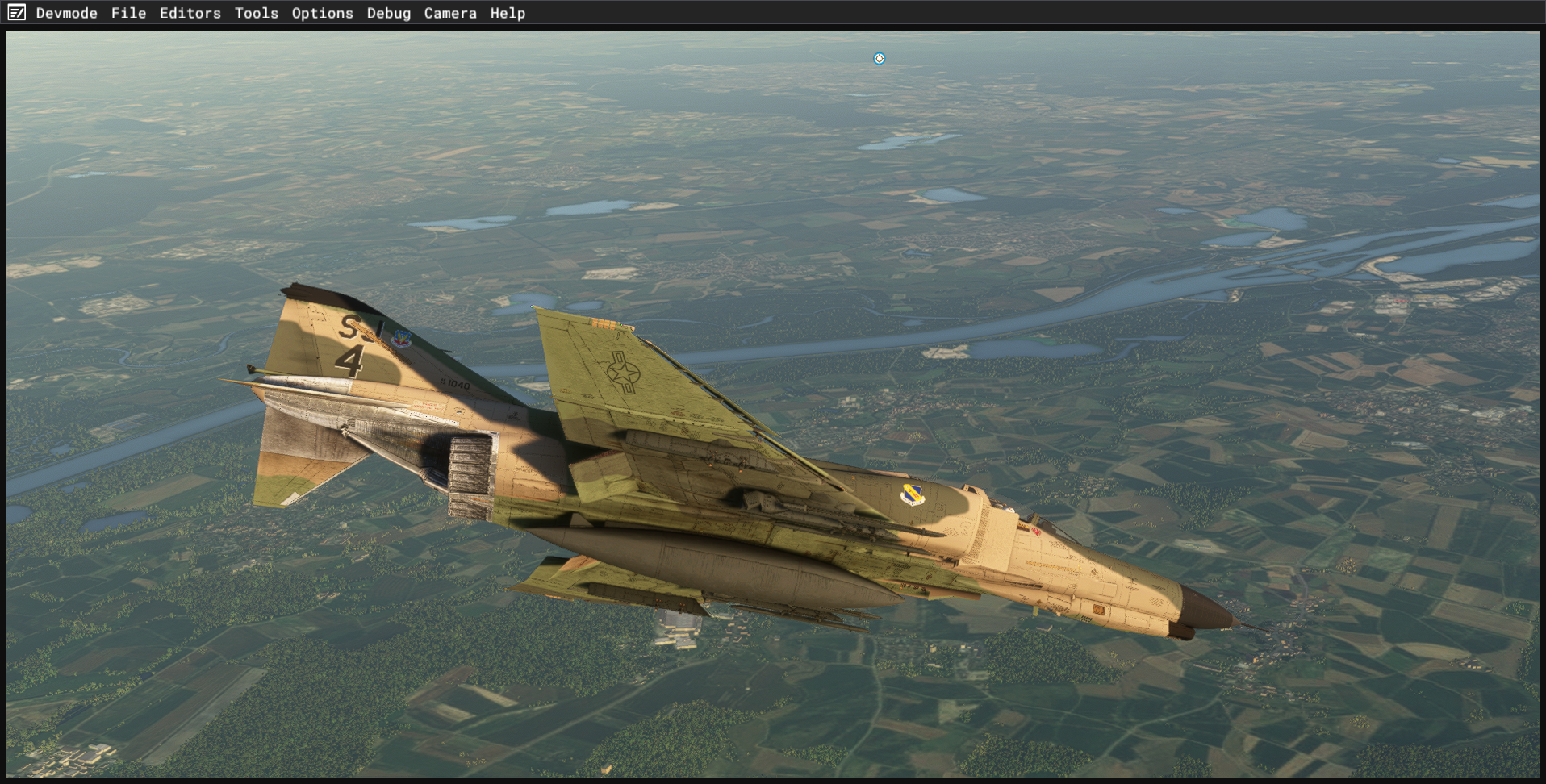Screen dimensions: 1546x784
Task: Open the Help menu
Action: (508, 13)
